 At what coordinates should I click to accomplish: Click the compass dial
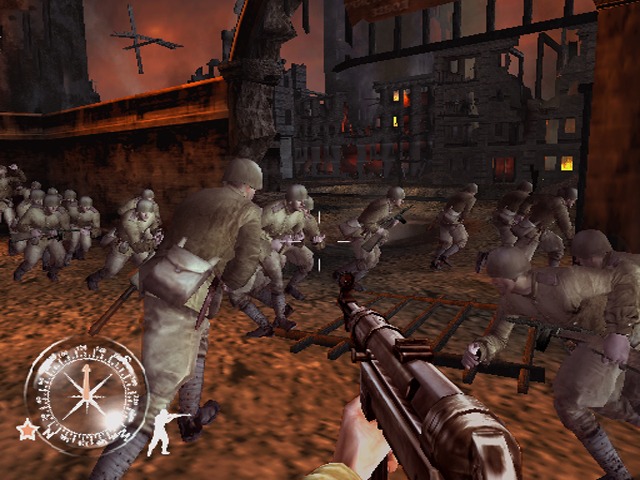click(x=85, y=393)
